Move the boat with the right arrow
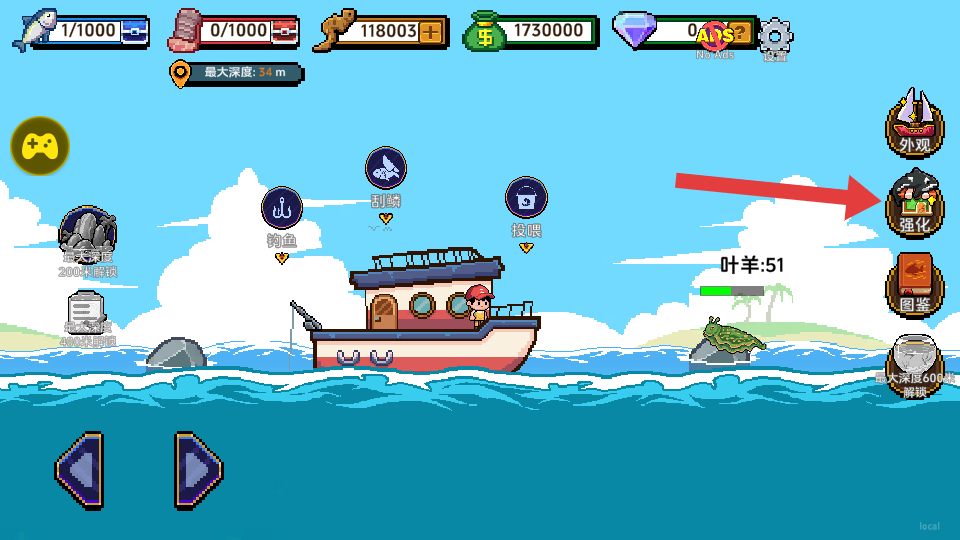Viewport: 960px width, 540px height. 198,468
